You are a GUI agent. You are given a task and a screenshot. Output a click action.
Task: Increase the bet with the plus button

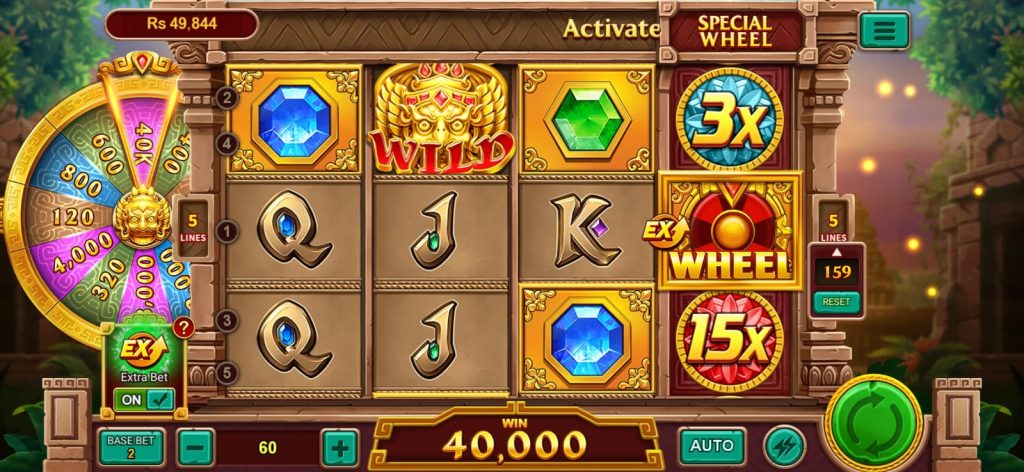[x=340, y=447]
